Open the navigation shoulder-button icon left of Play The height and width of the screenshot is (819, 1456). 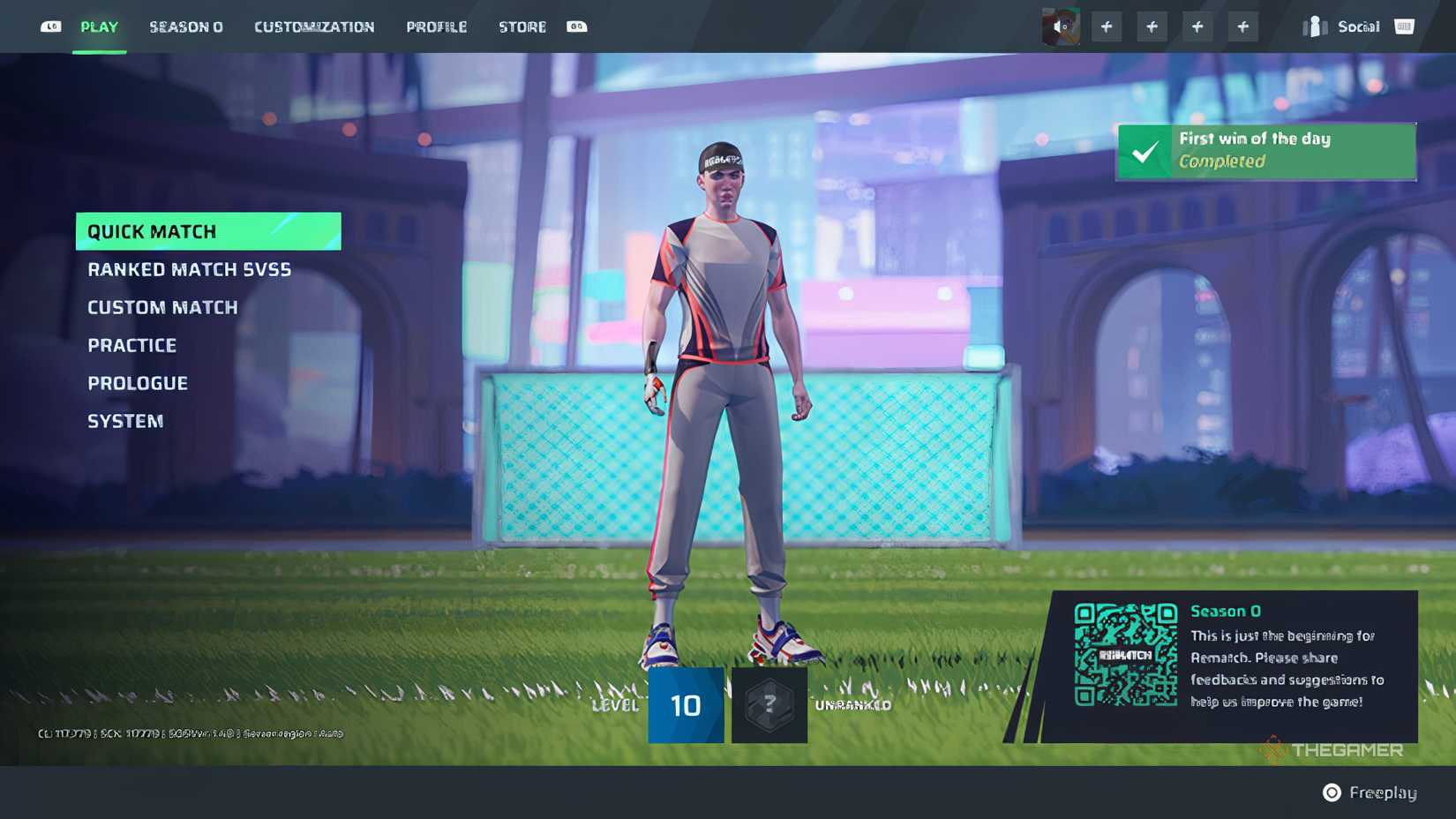50,26
